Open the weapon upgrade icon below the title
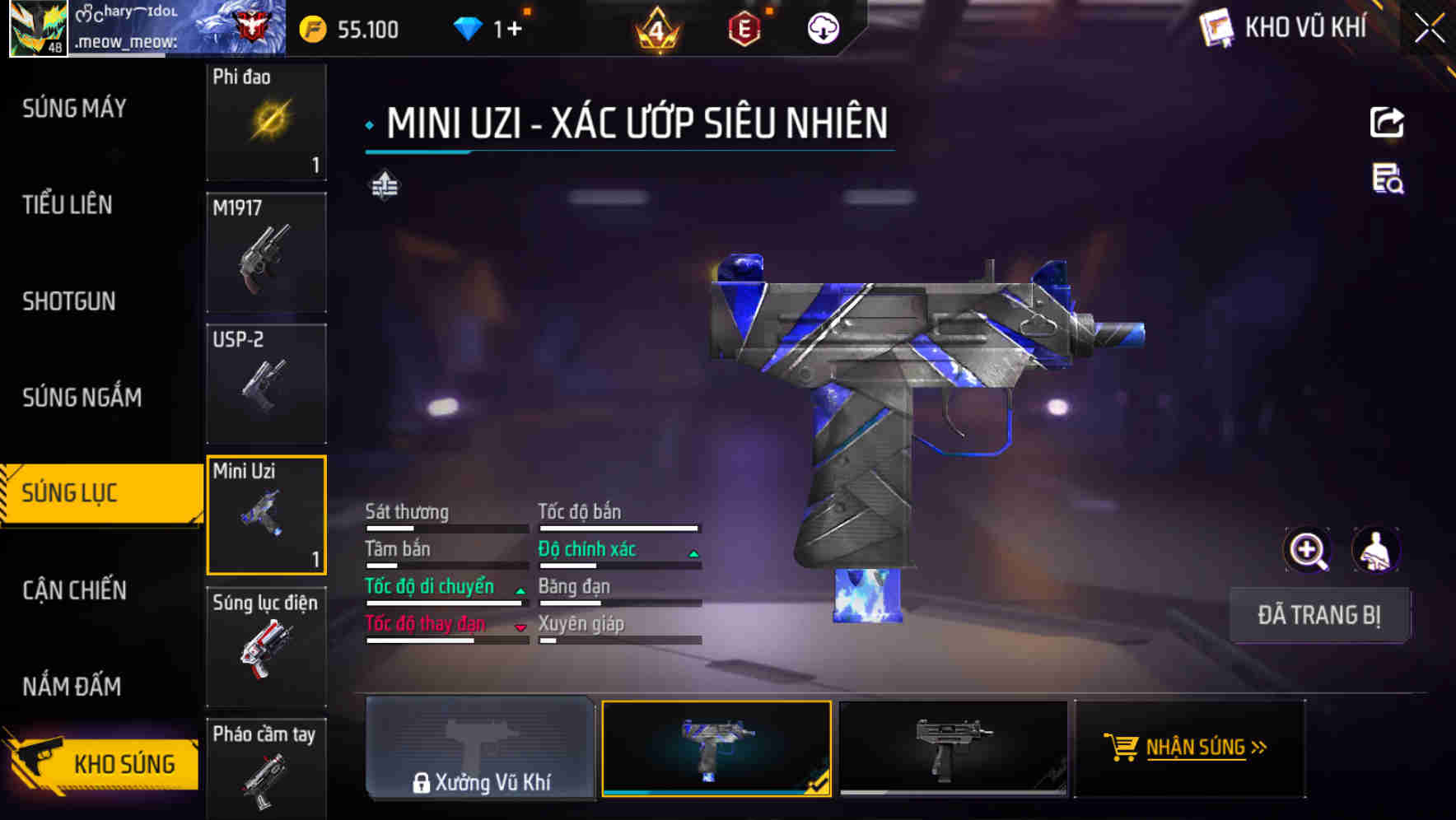This screenshot has width=1456, height=820. [x=385, y=185]
